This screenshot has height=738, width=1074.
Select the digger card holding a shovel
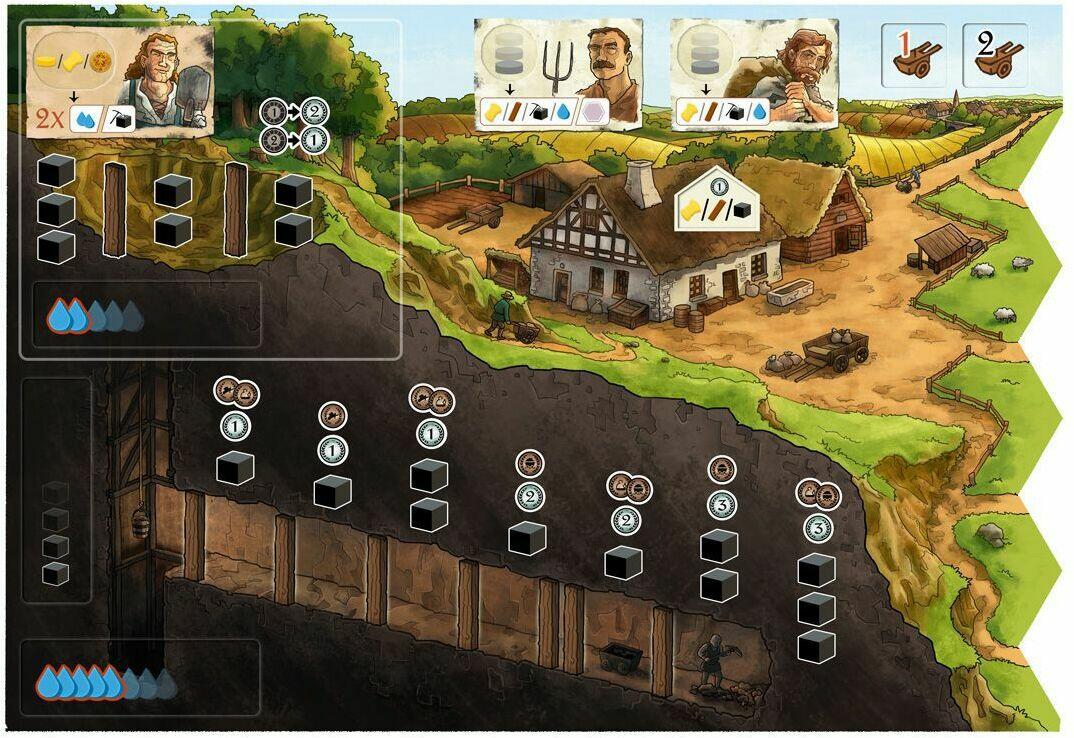pyautogui.click(x=121, y=81)
